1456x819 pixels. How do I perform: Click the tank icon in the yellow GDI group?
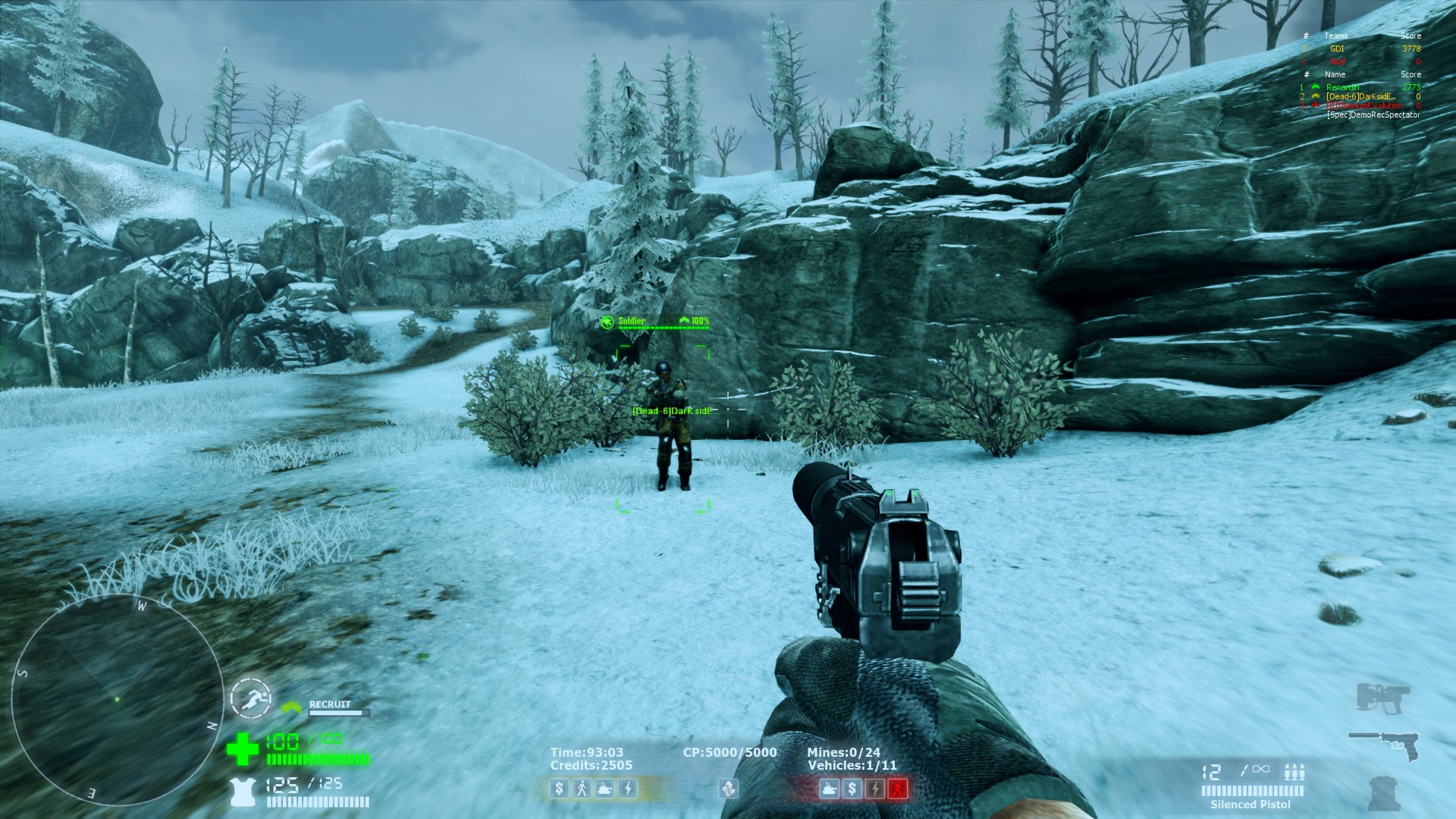coord(604,789)
